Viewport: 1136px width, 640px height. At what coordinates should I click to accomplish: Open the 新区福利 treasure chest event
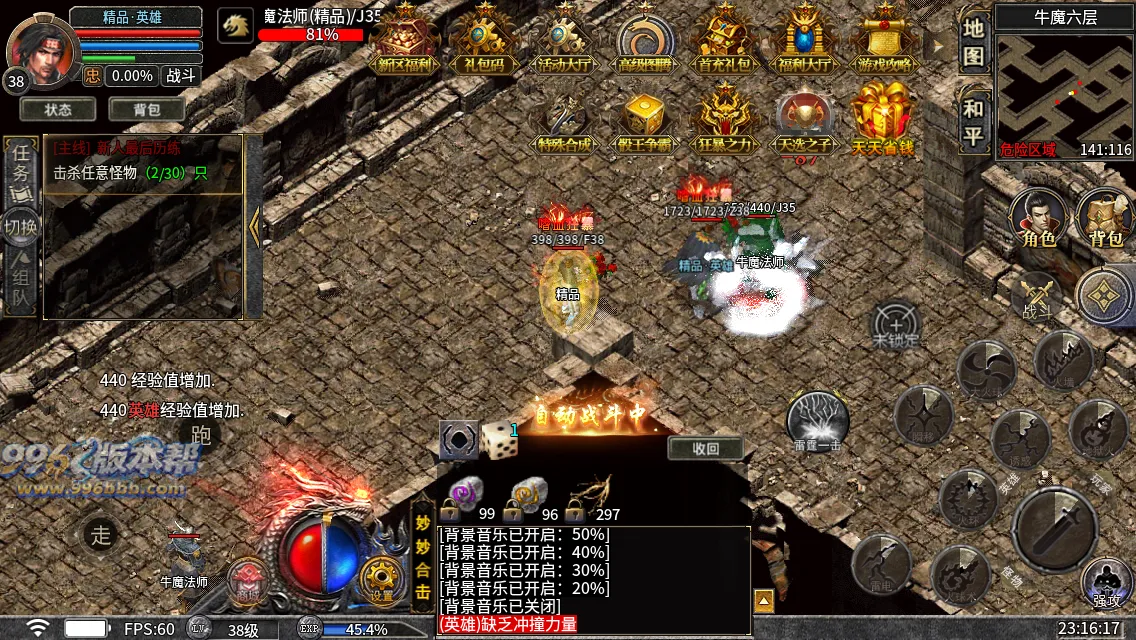(x=405, y=40)
